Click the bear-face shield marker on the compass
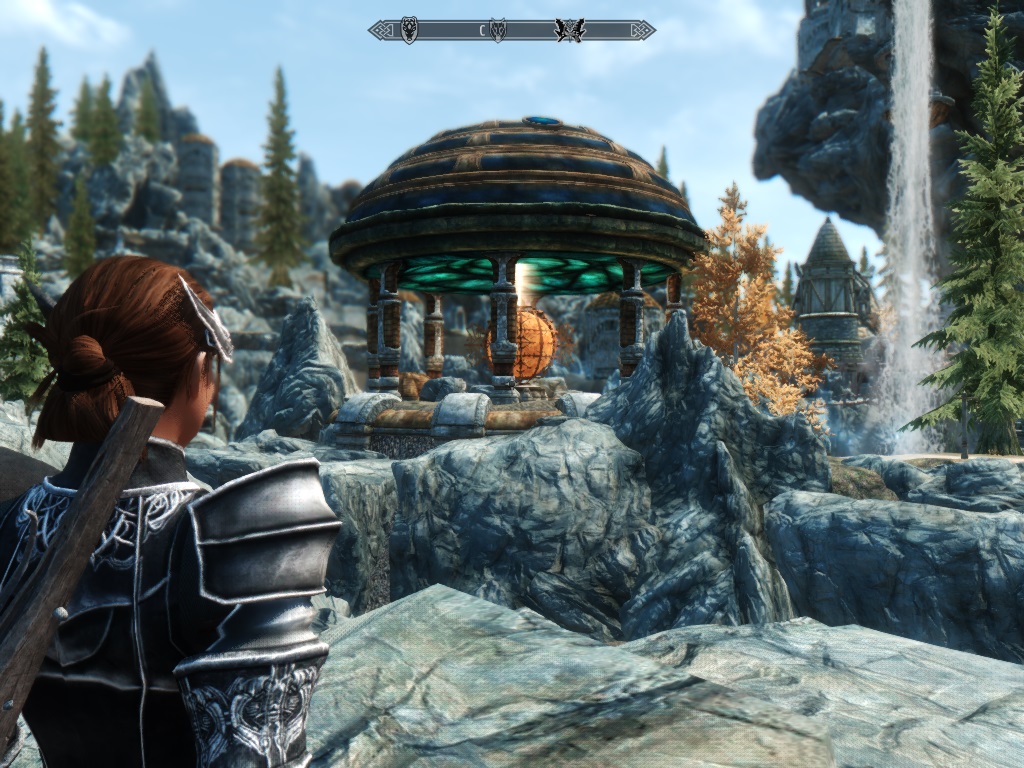 (x=409, y=30)
